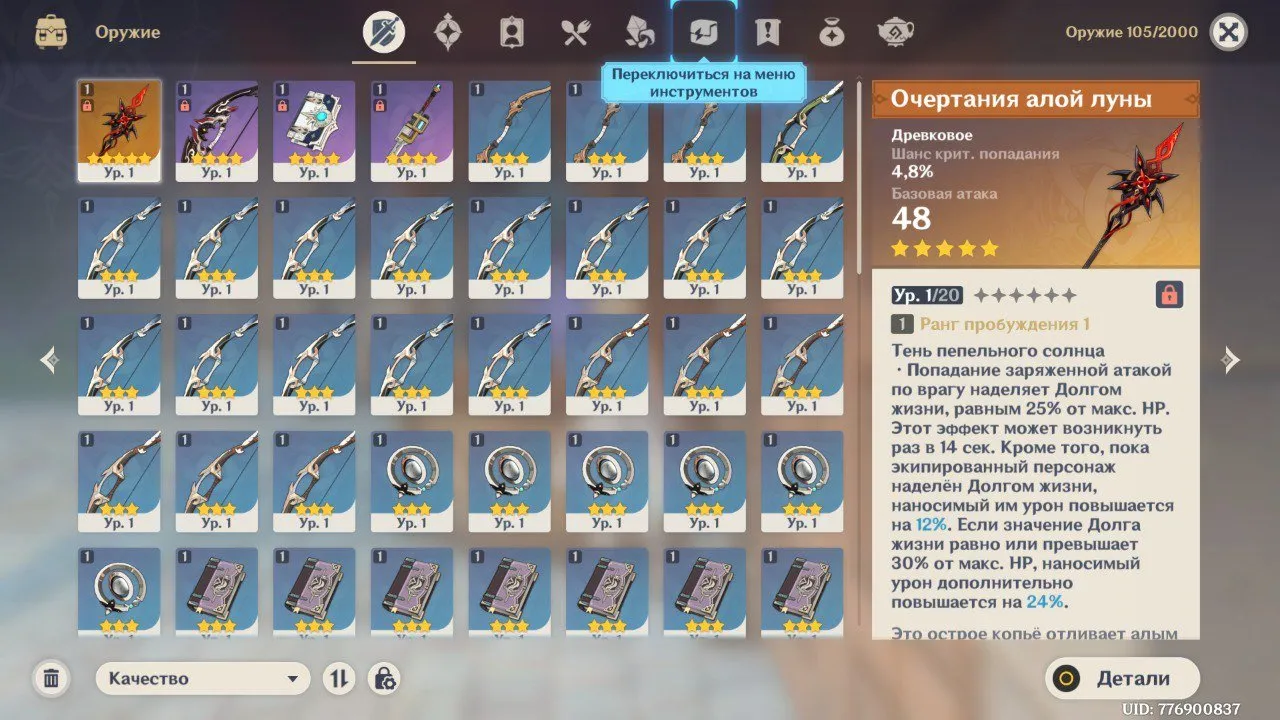Click the trash deletion icon
Image resolution: width=1280 pixels, height=720 pixels.
(x=52, y=678)
